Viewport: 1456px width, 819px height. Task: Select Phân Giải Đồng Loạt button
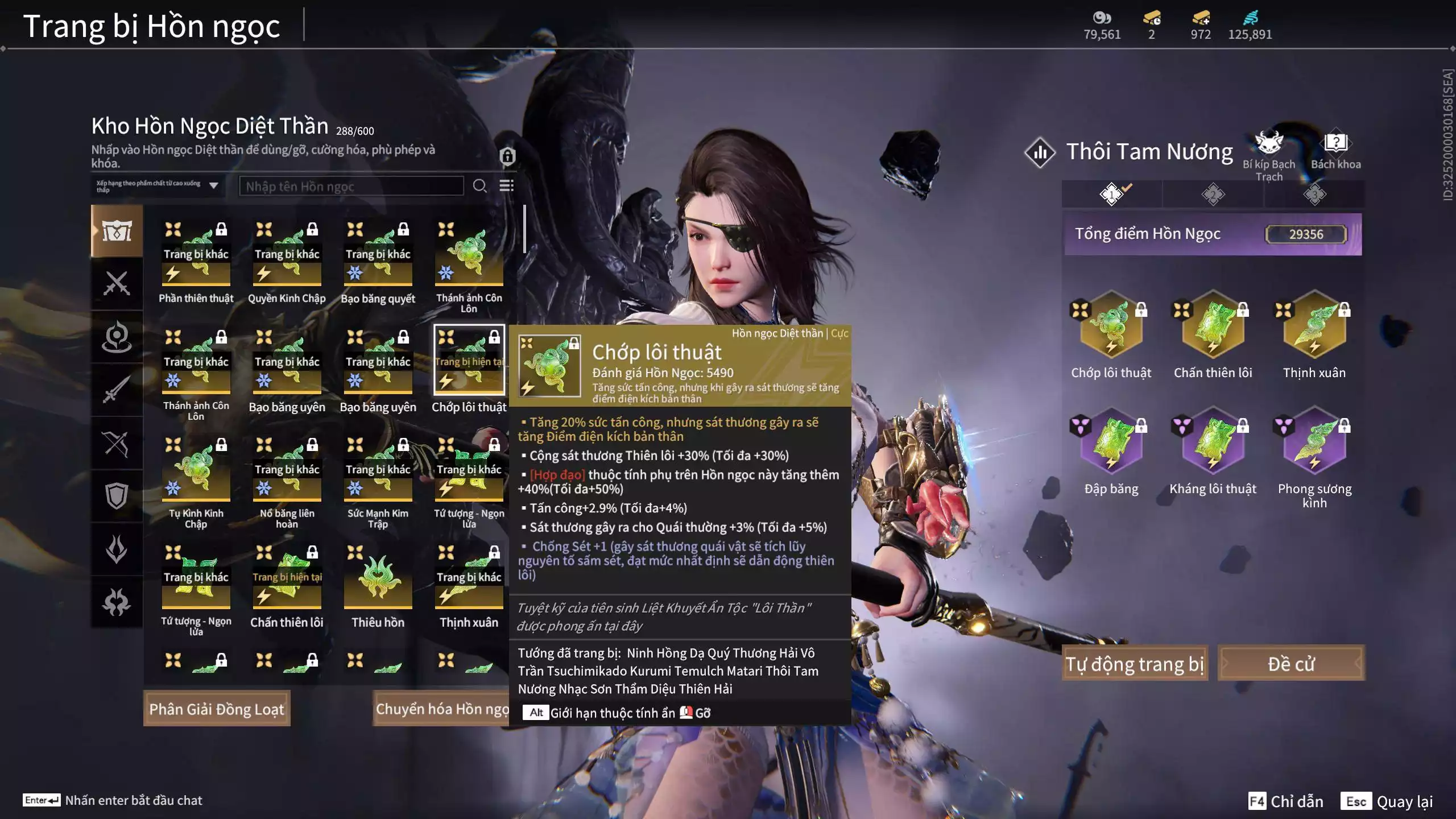click(x=217, y=709)
